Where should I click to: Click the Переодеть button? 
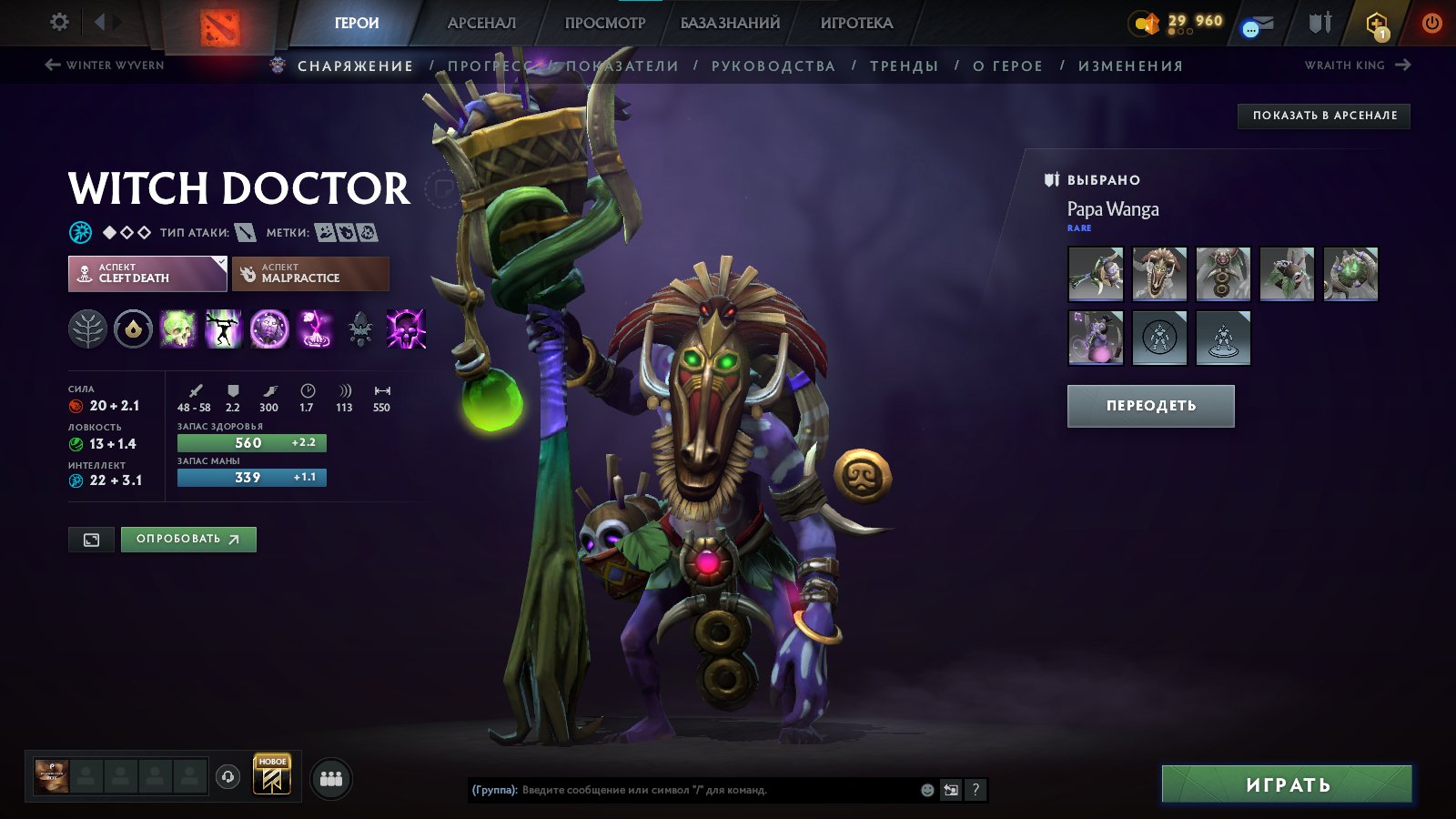pos(1150,406)
